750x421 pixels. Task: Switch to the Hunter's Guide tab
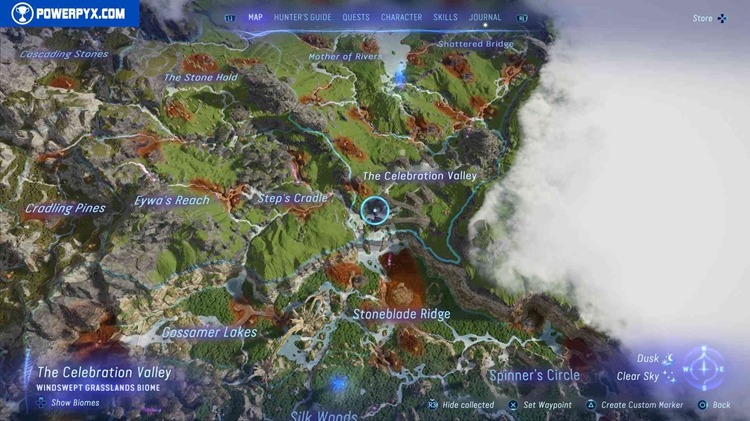click(303, 17)
